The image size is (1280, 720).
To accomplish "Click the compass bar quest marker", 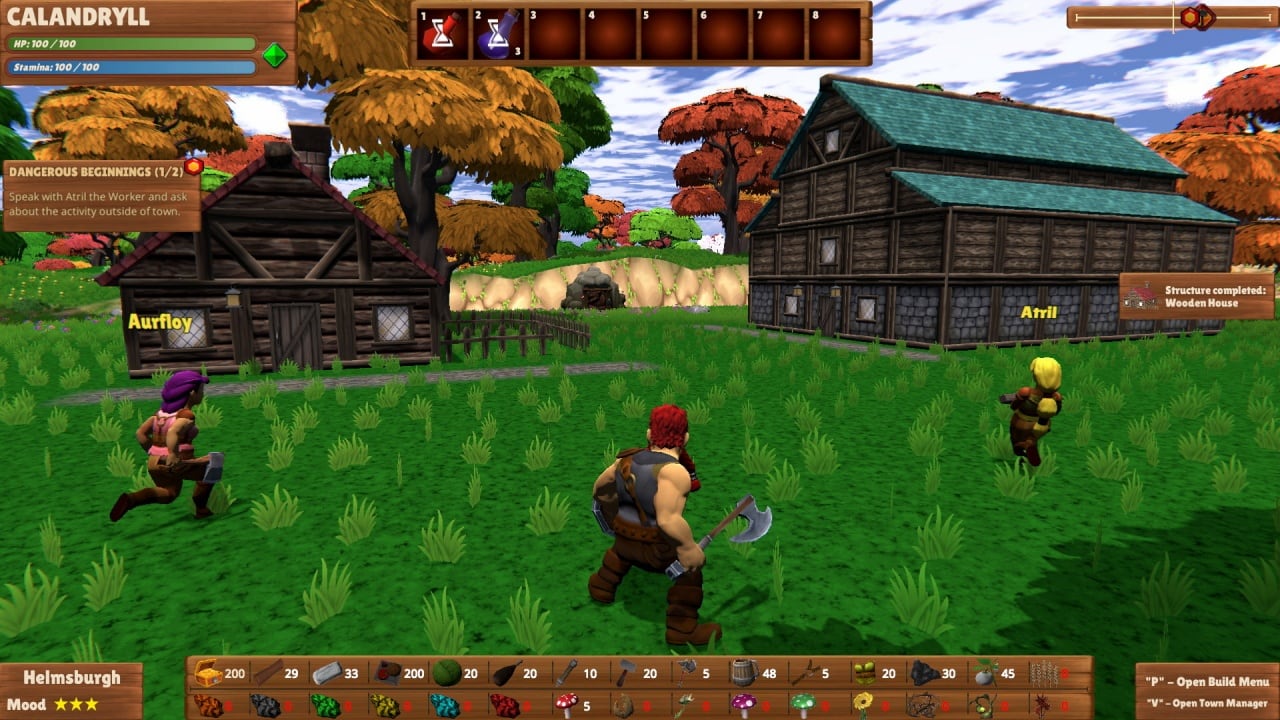I will click(x=1197, y=17).
